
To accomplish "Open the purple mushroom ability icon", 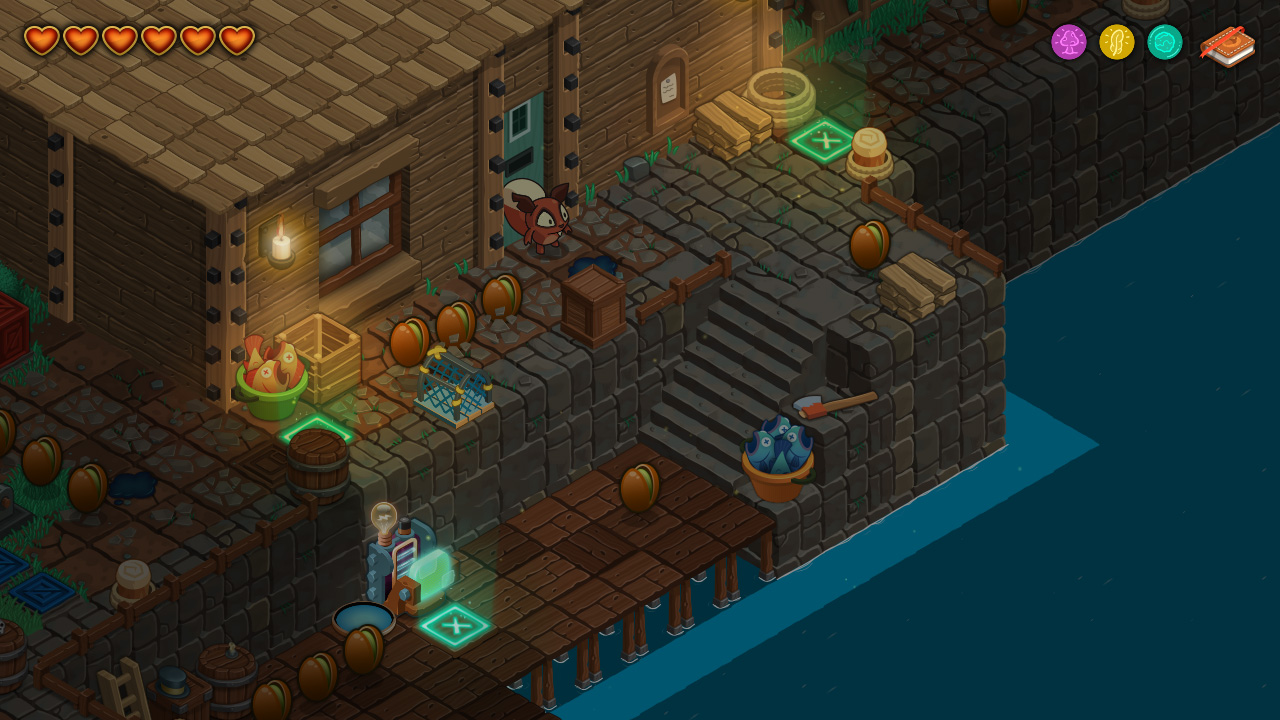I will [x=1069, y=43].
